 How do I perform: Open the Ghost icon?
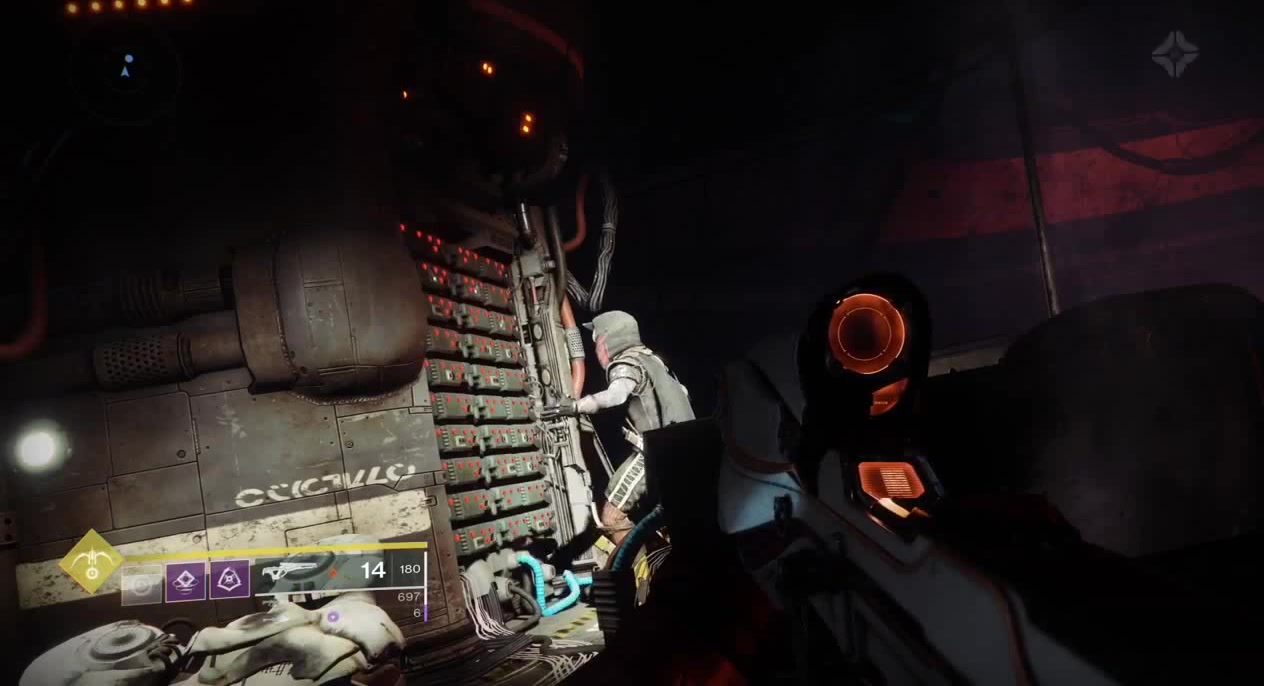point(1174,54)
